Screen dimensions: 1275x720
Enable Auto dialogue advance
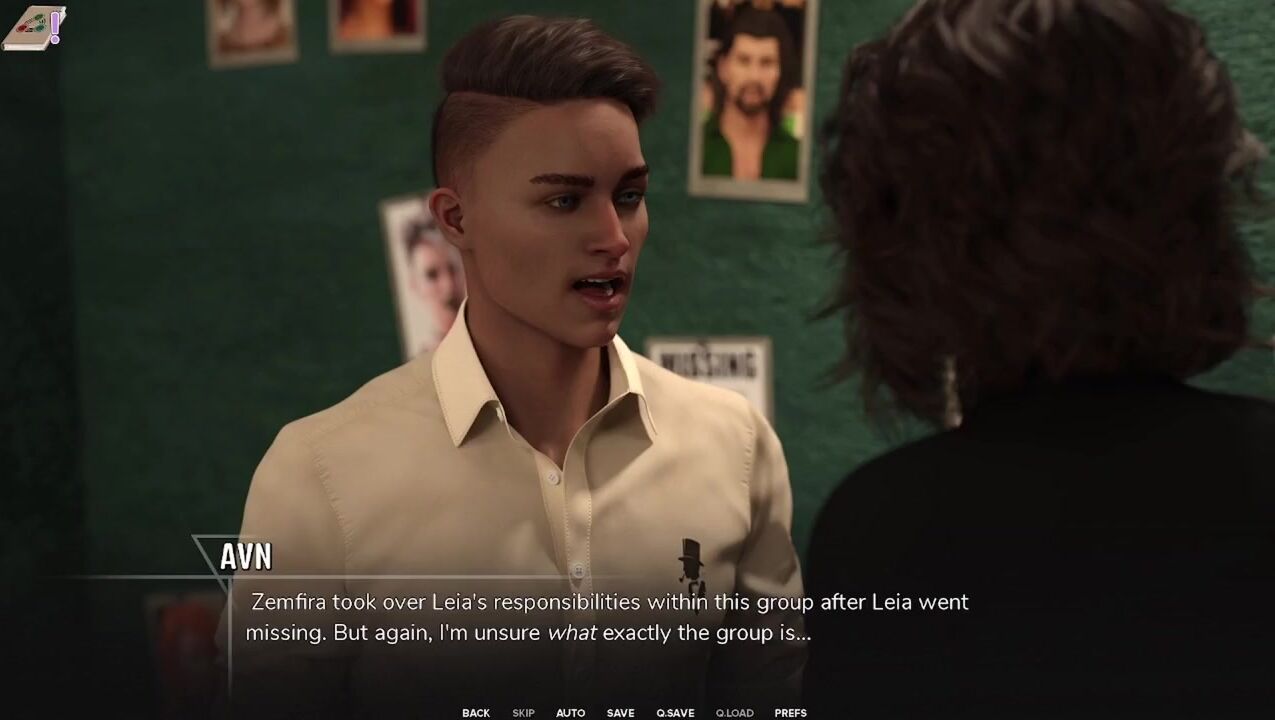[570, 713]
